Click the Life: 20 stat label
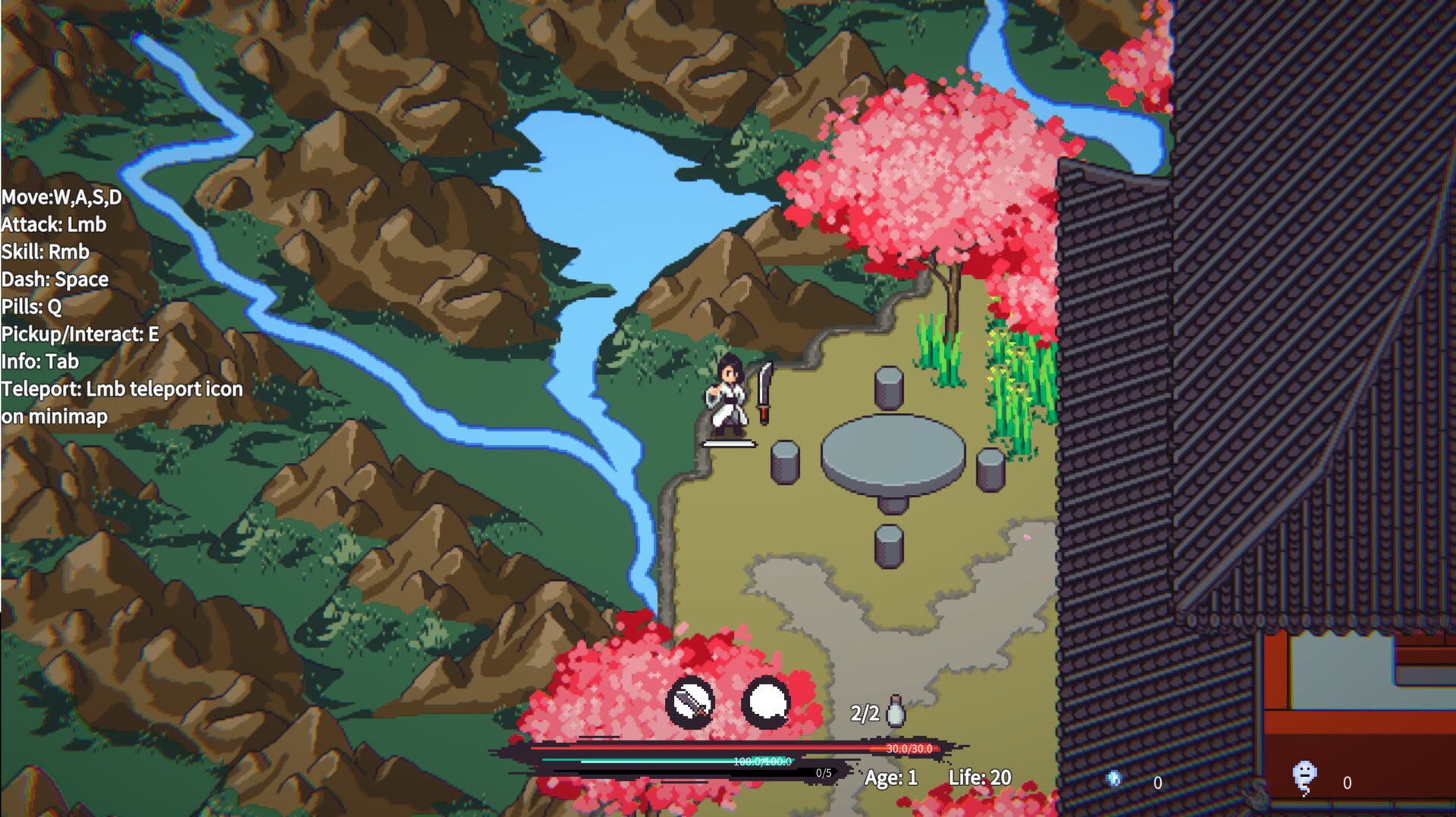Viewport: 1456px width, 817px height. click(978, 775)
